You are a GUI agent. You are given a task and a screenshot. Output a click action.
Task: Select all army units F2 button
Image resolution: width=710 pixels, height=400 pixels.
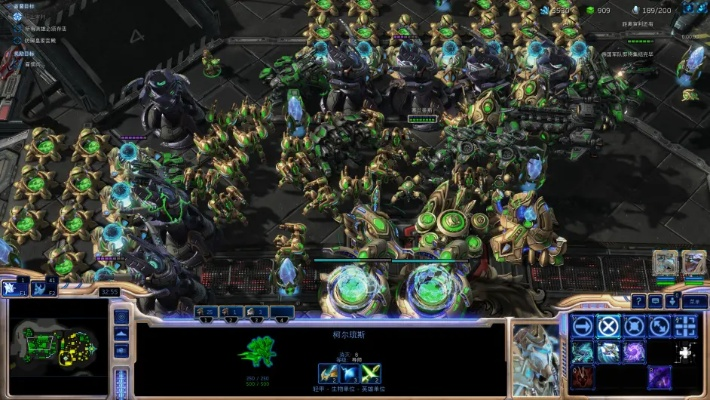coord(40,288)
